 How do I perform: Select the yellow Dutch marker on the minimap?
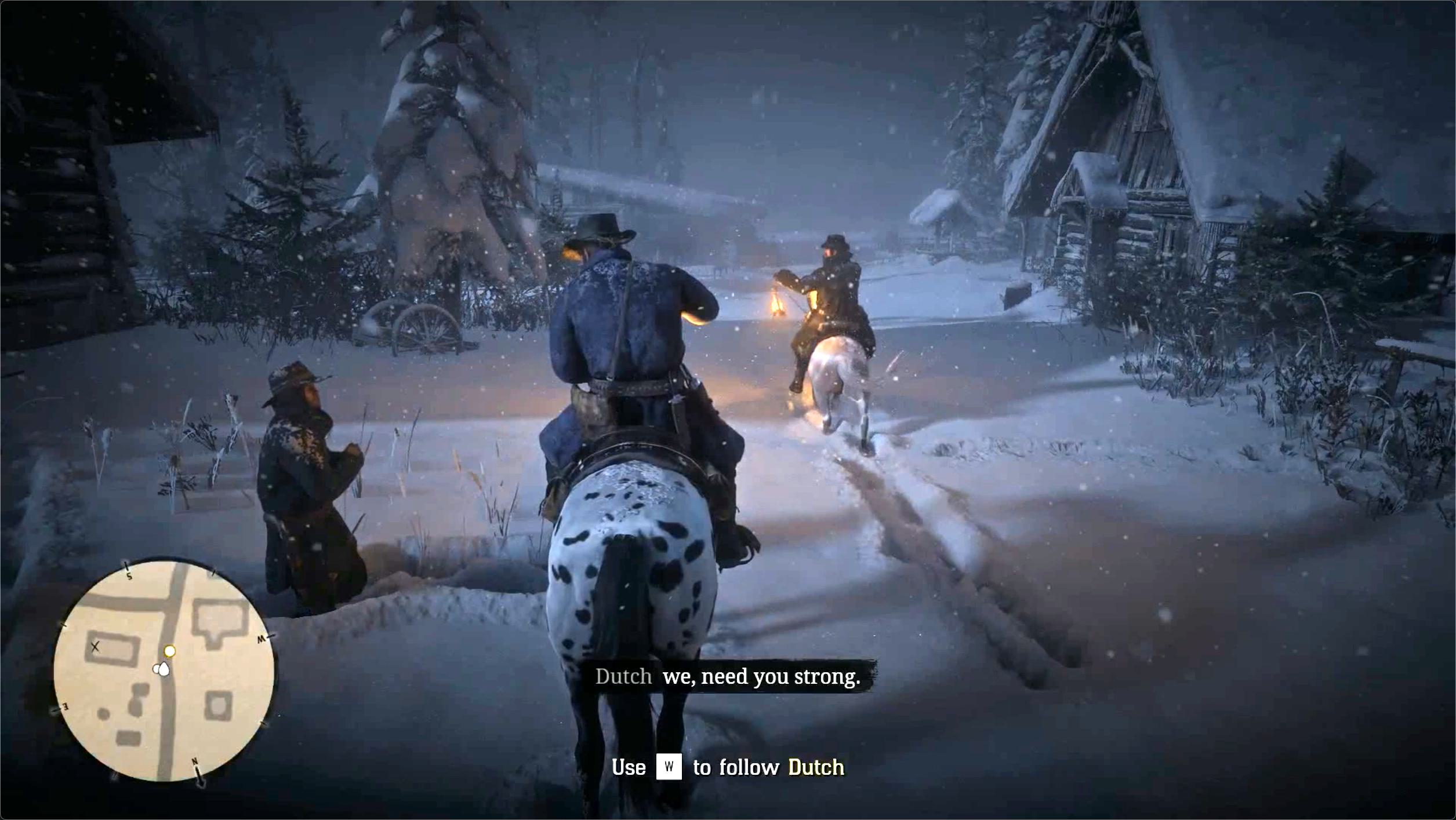pyautogui.click(x=169, y=651)
